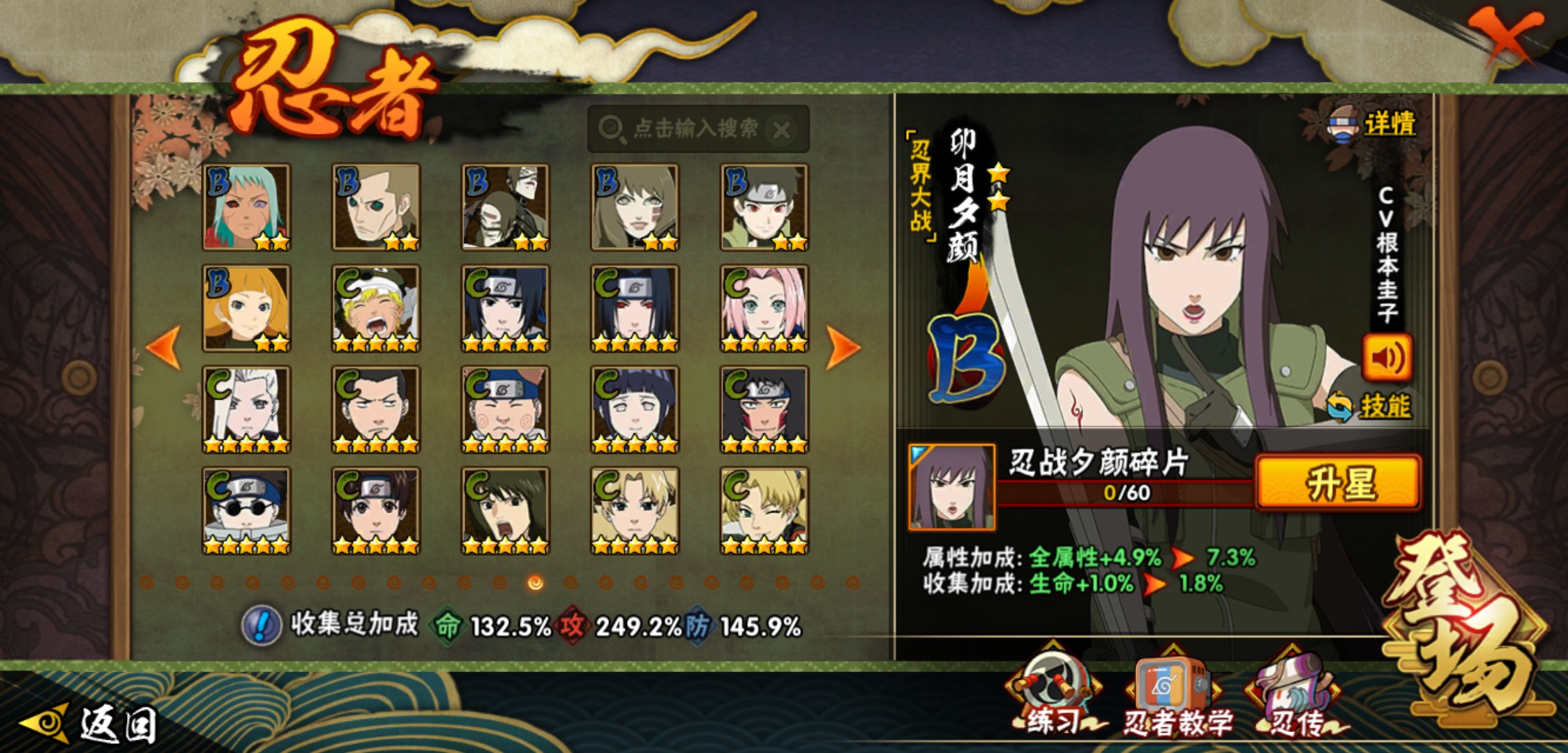Clear the search box with its X button
Viewport: 1568px width, 753px height.
click(783, 130)
